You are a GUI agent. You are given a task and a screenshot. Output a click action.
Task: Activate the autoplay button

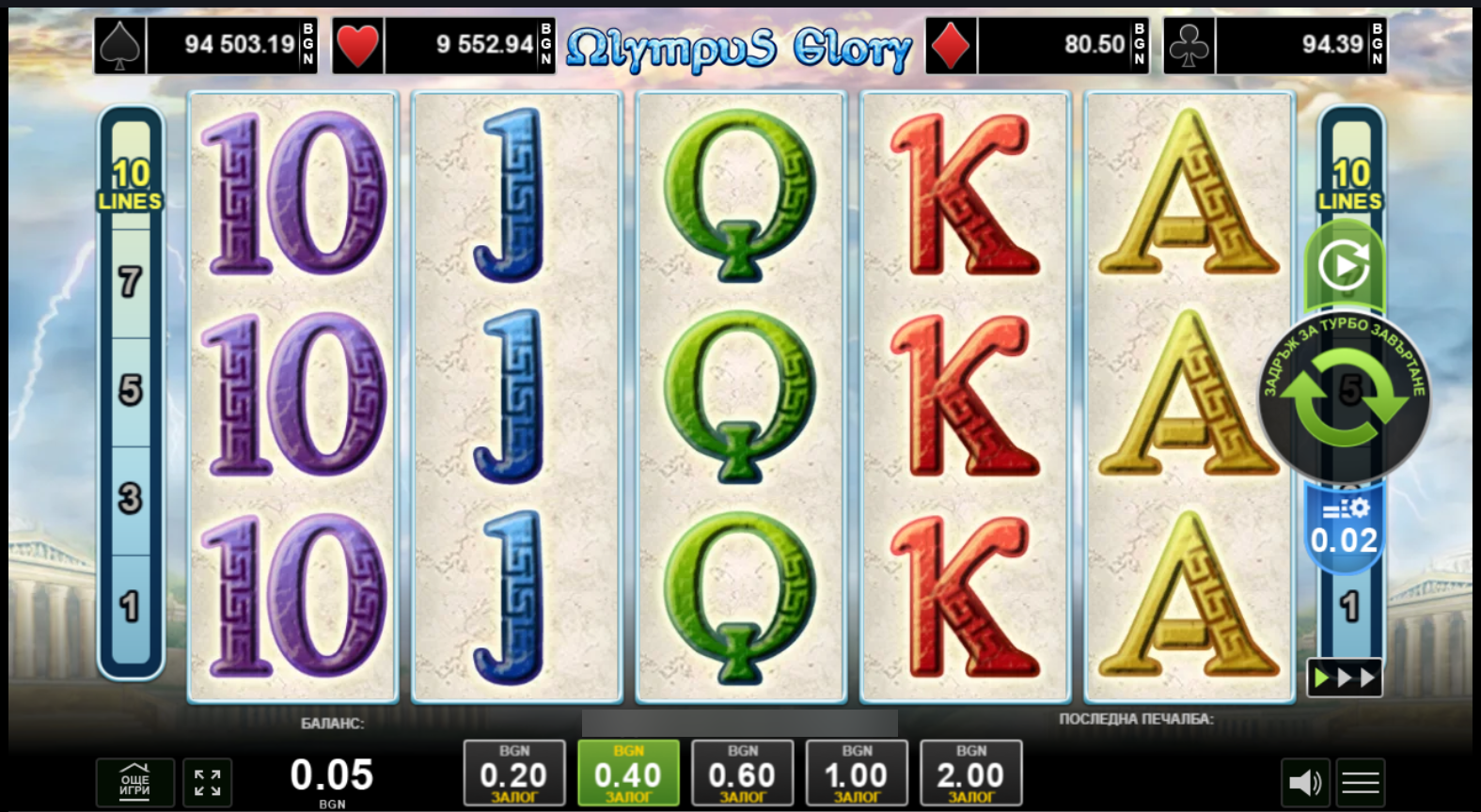pyautogui.click(x=1344, y=267)
